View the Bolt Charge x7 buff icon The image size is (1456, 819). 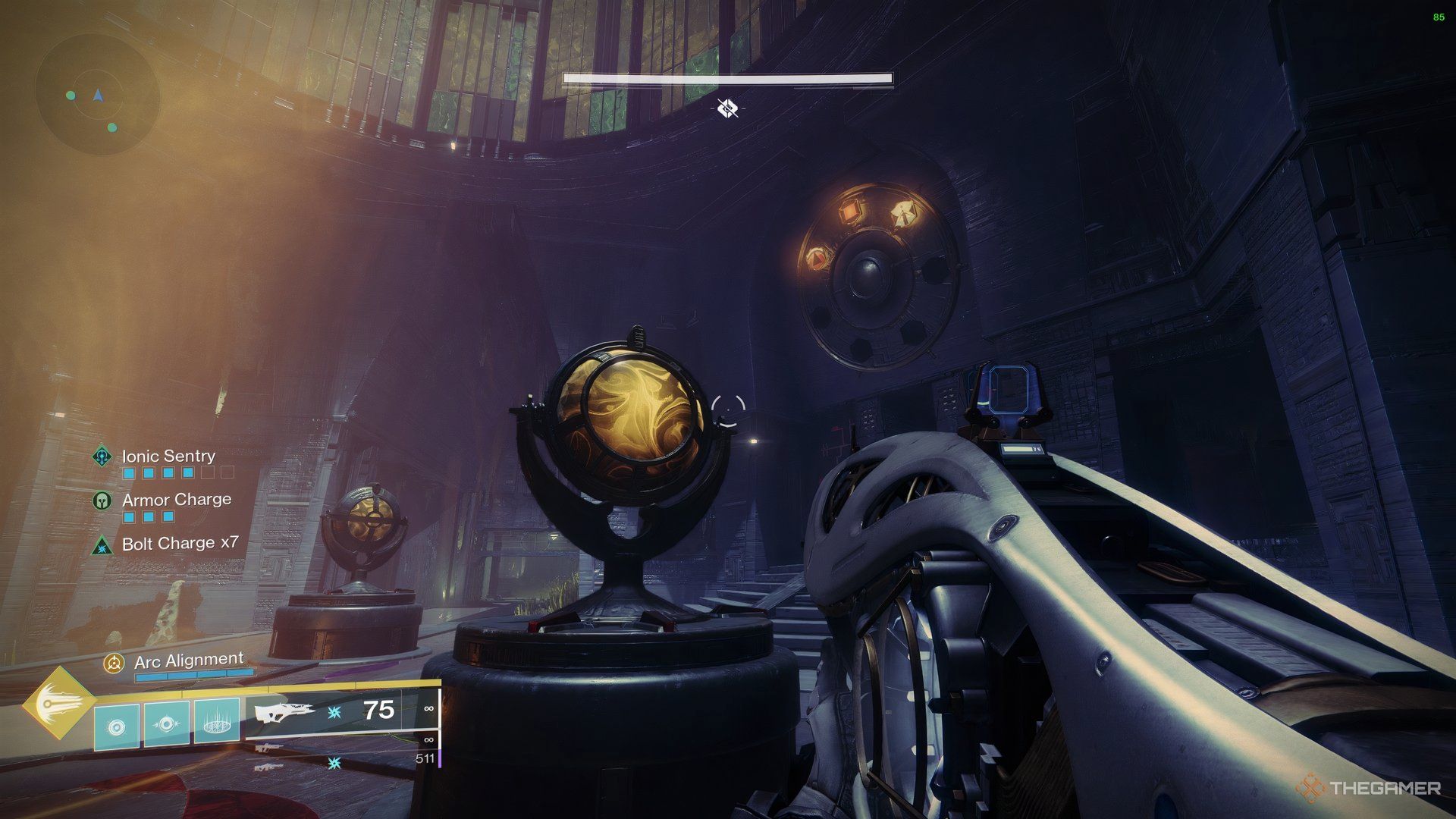pyautogui.click(x=102, y=544)
